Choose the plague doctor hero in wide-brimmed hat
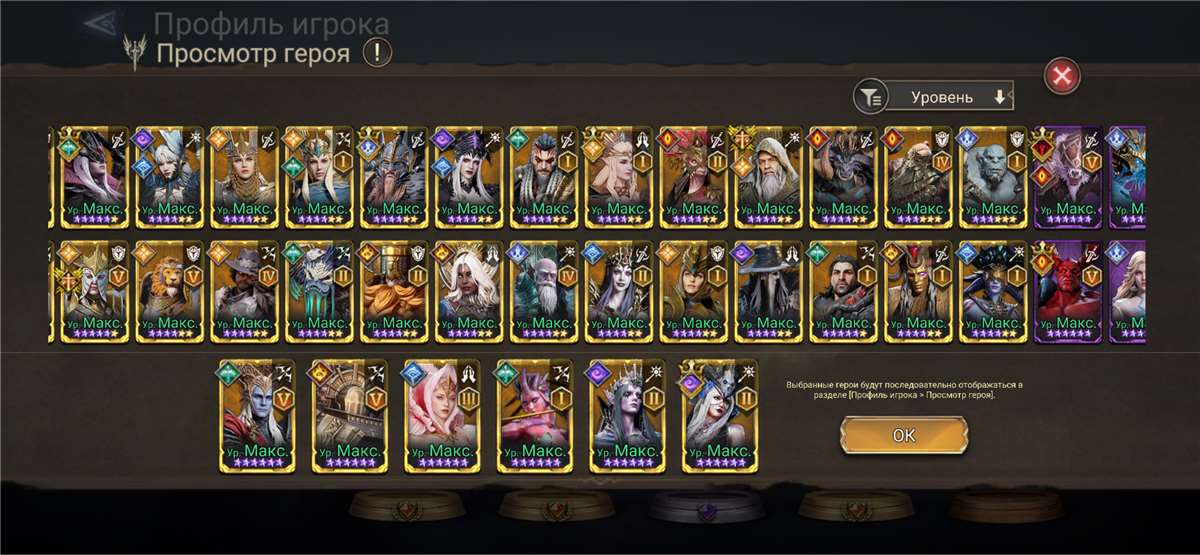 pyautogui.click(x=766, y=290)
